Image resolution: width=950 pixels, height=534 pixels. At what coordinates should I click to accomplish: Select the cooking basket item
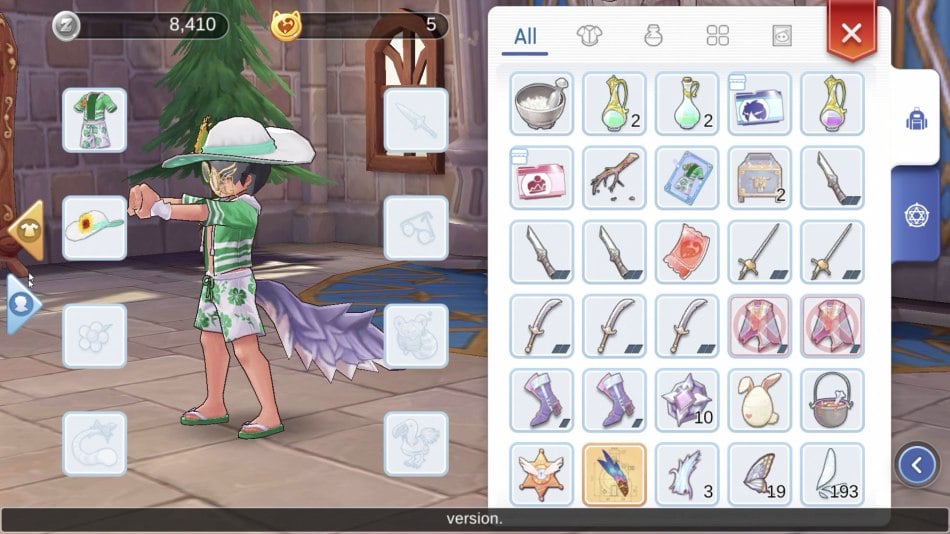point(832,399)
